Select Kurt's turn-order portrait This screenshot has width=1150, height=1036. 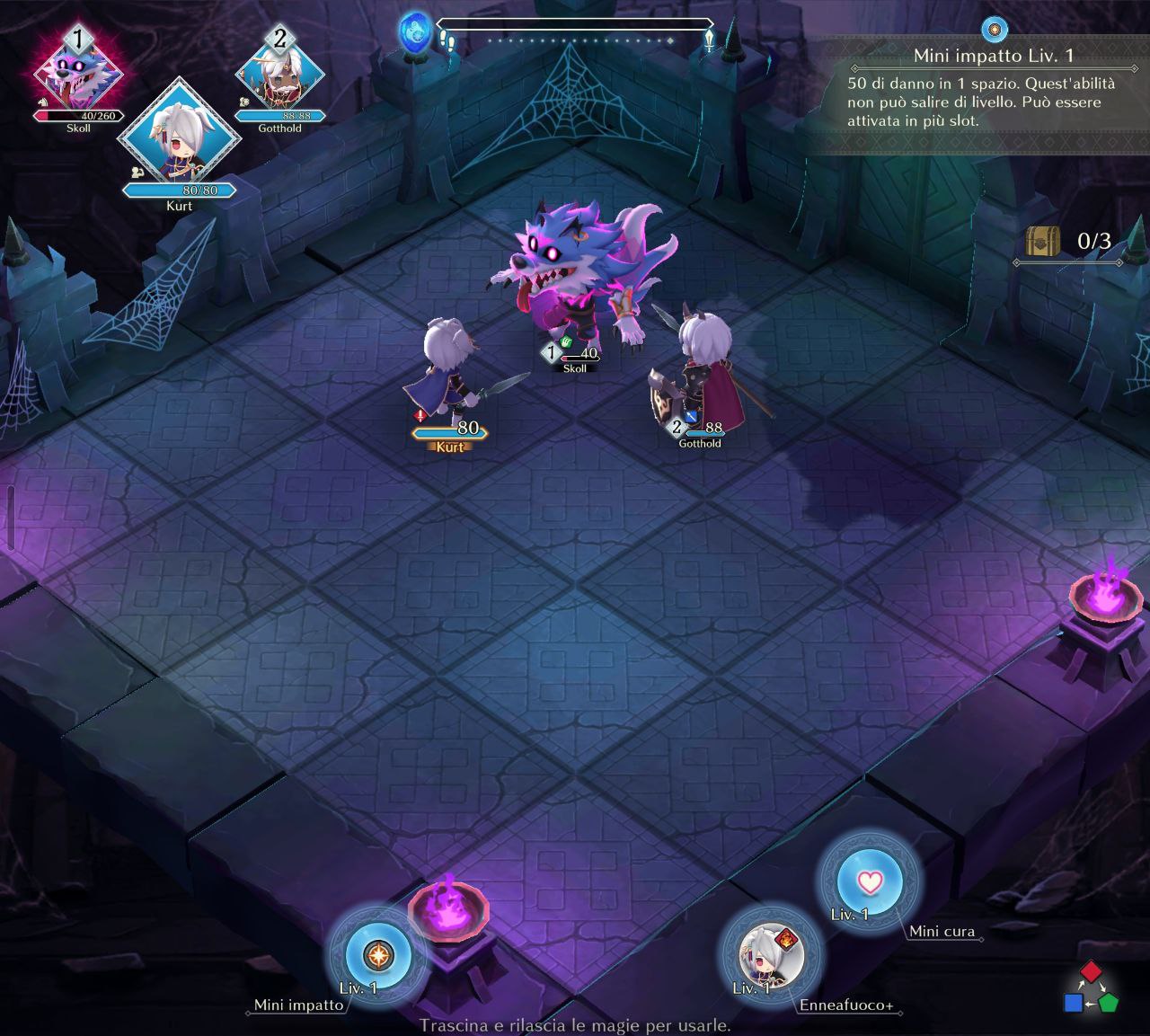click(180, 135)
